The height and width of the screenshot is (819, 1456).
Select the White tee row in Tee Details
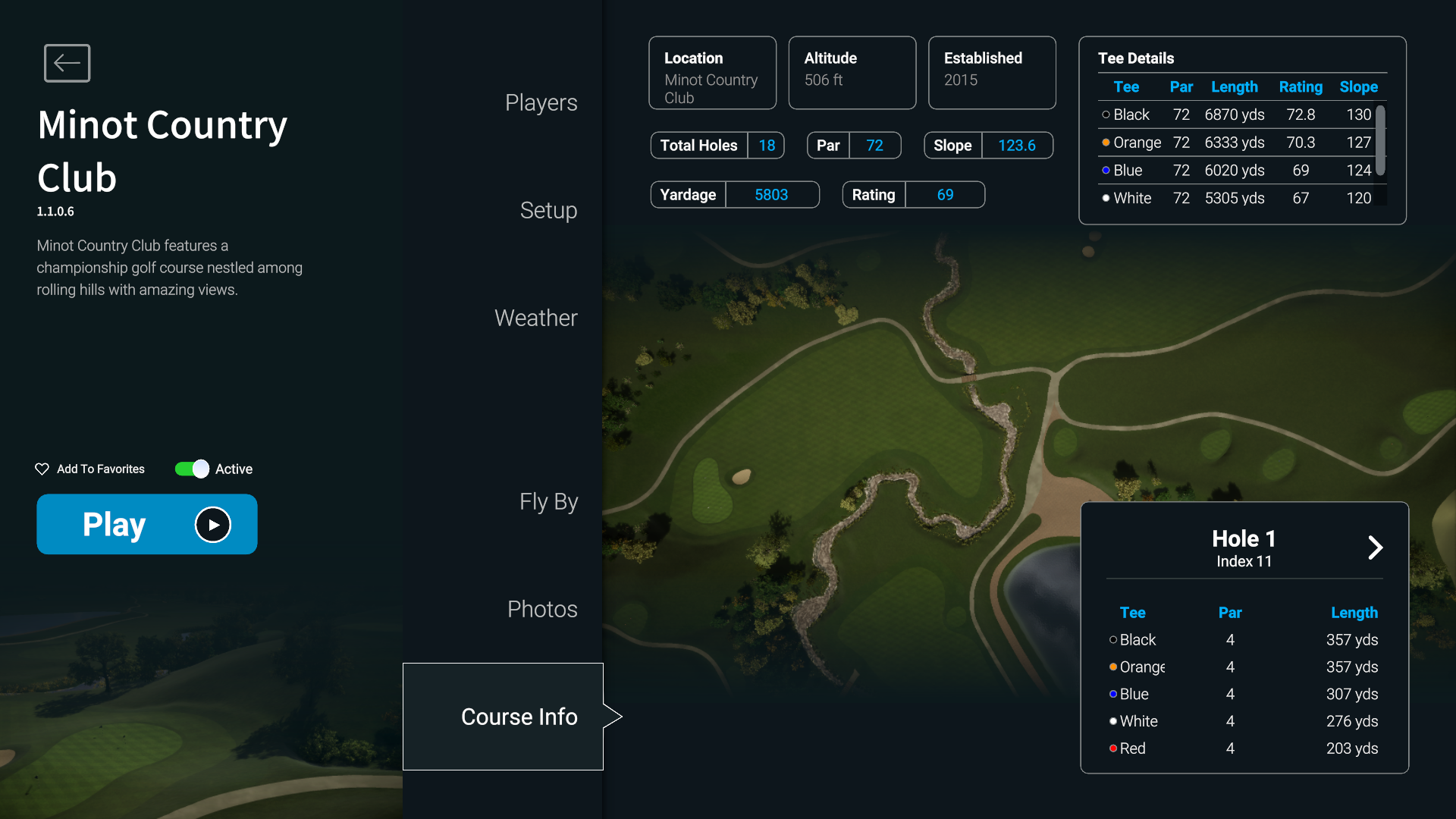1236,199
